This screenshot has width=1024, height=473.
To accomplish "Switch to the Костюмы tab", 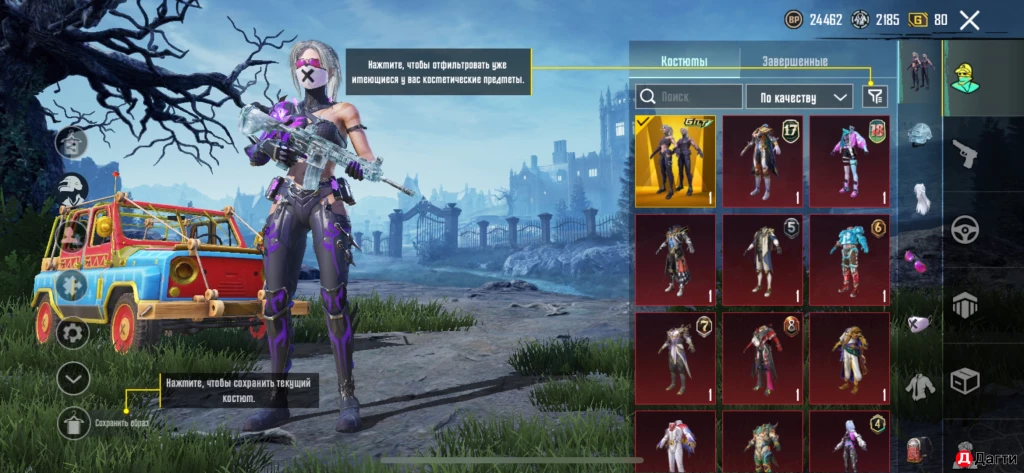I will 684,62.
